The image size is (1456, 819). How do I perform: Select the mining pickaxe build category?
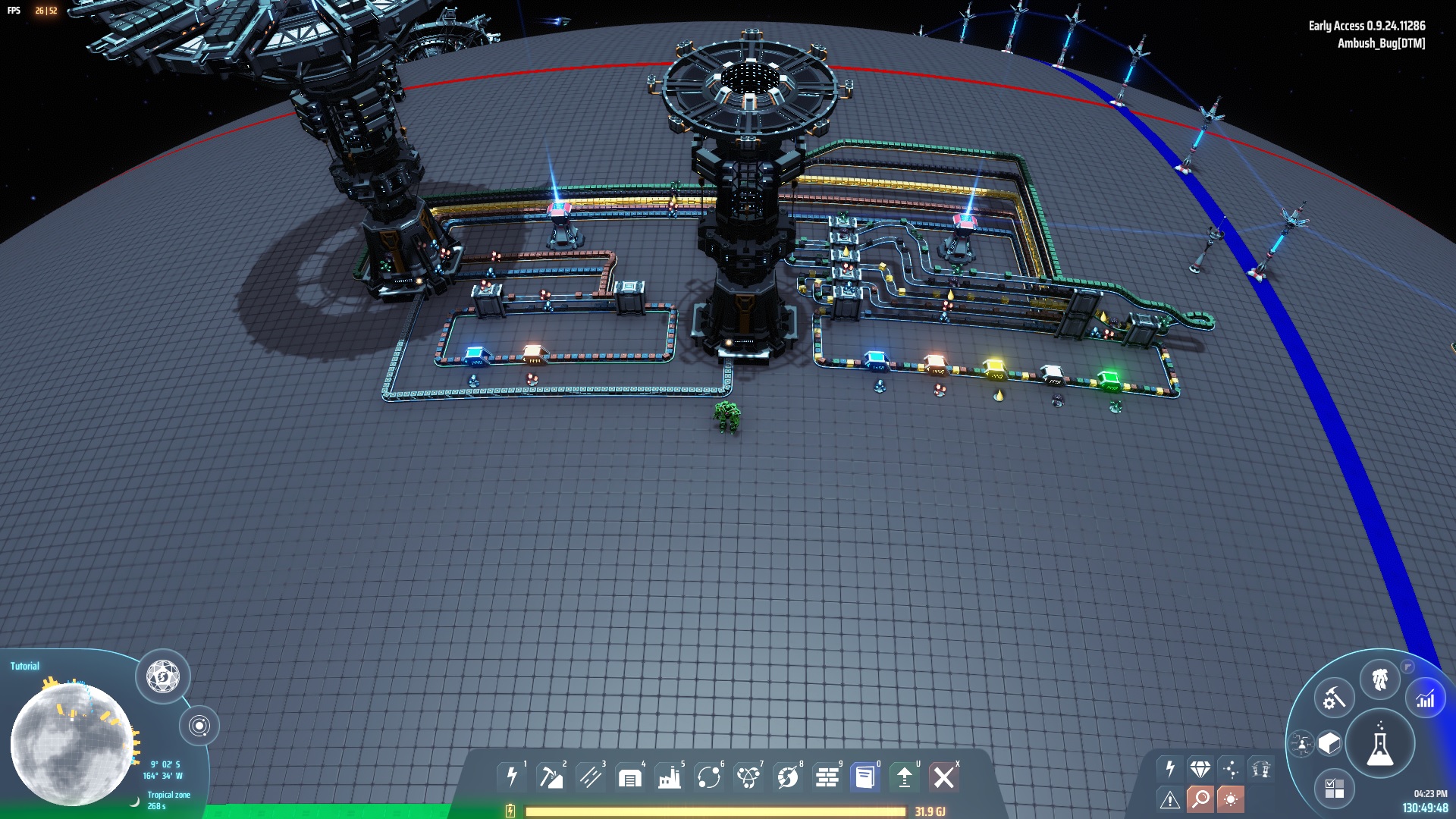pyautogui.click(x=551, y=777)
